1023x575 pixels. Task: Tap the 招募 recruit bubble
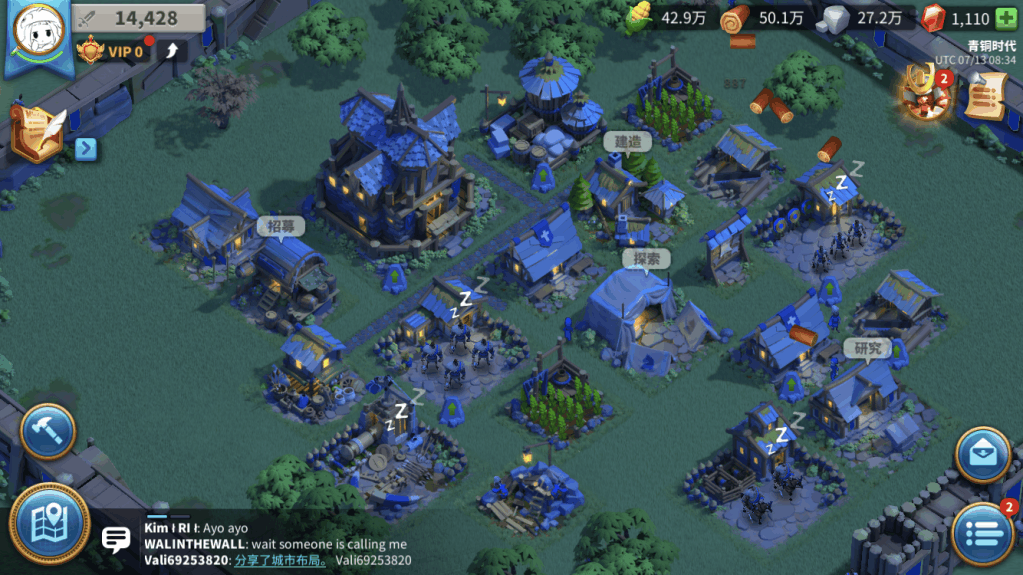280,227
